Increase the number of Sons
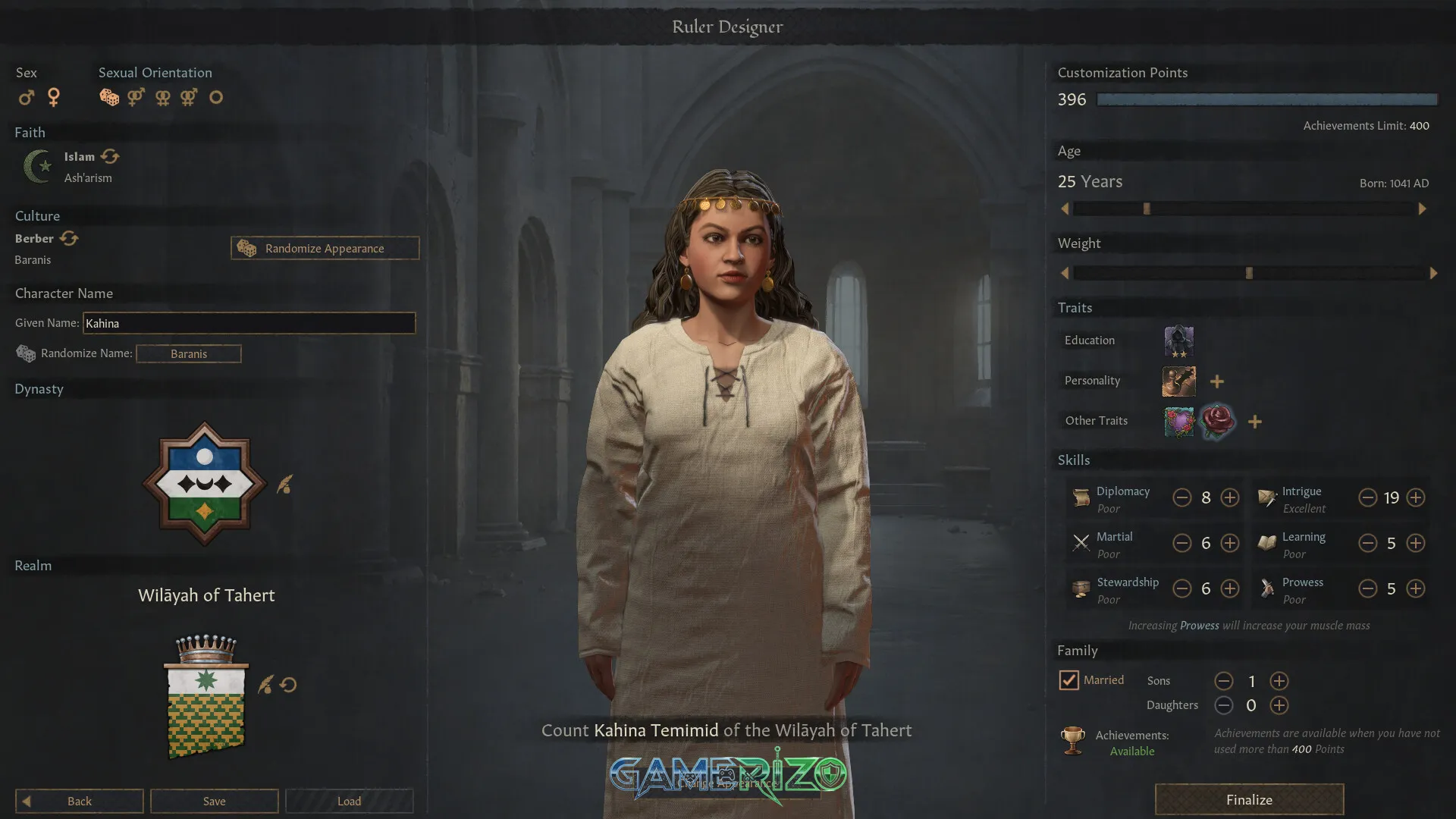The width and height of the screenshot is (1456, 819). click(x=1279, y=681)
